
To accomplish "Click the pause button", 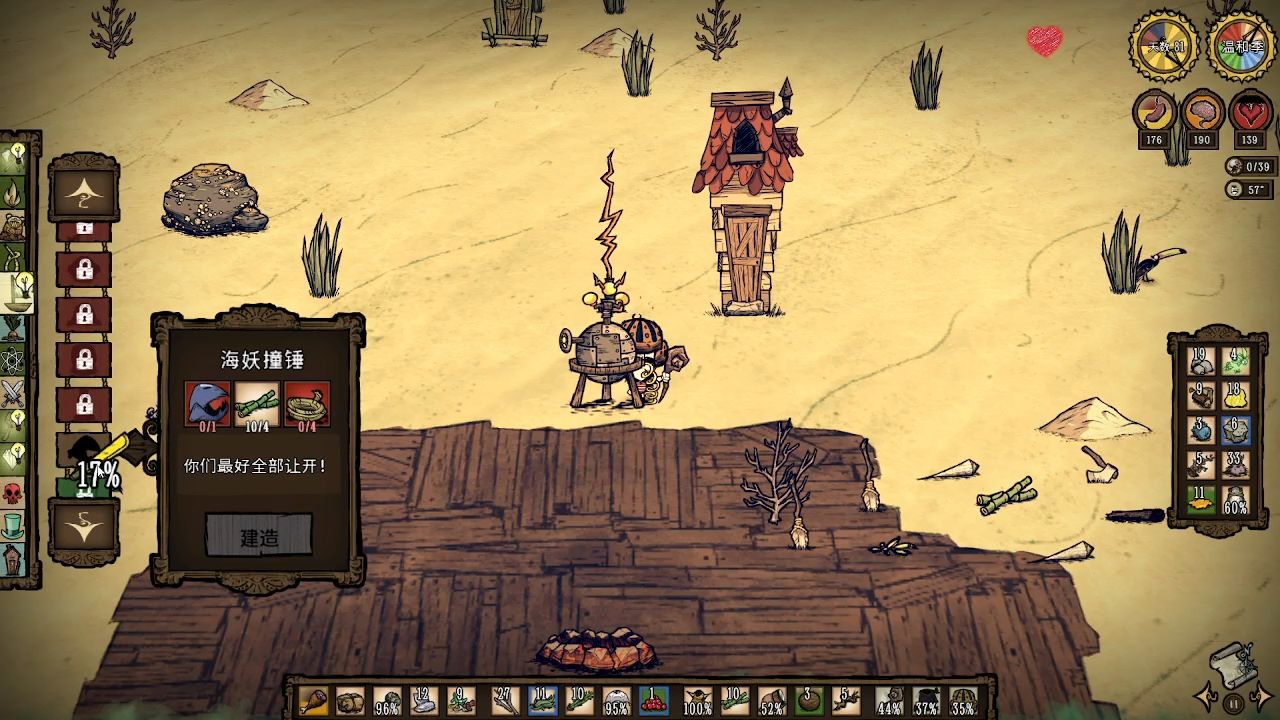I will [1234, 702].
